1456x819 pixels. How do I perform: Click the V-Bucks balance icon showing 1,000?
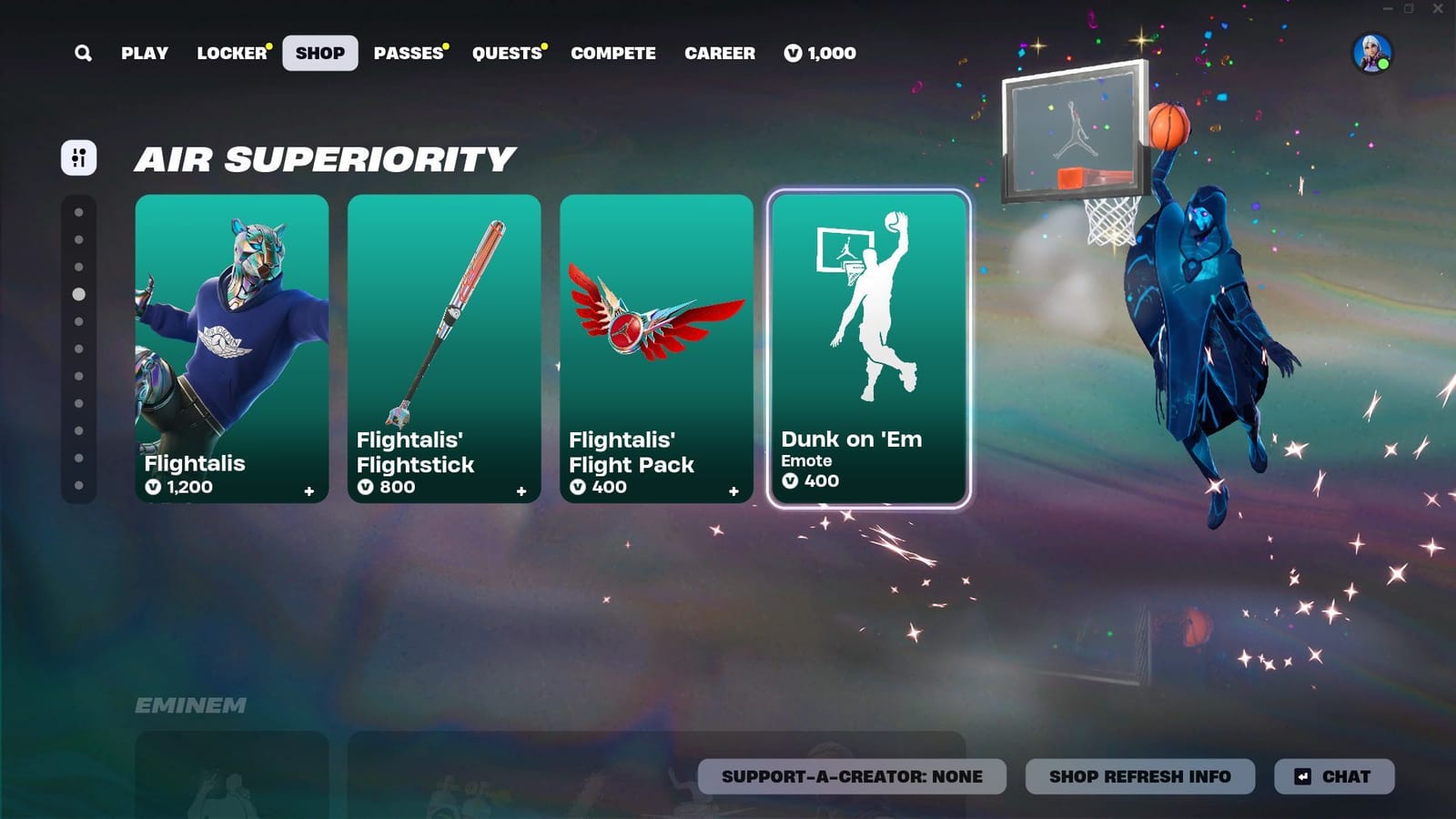791,53
